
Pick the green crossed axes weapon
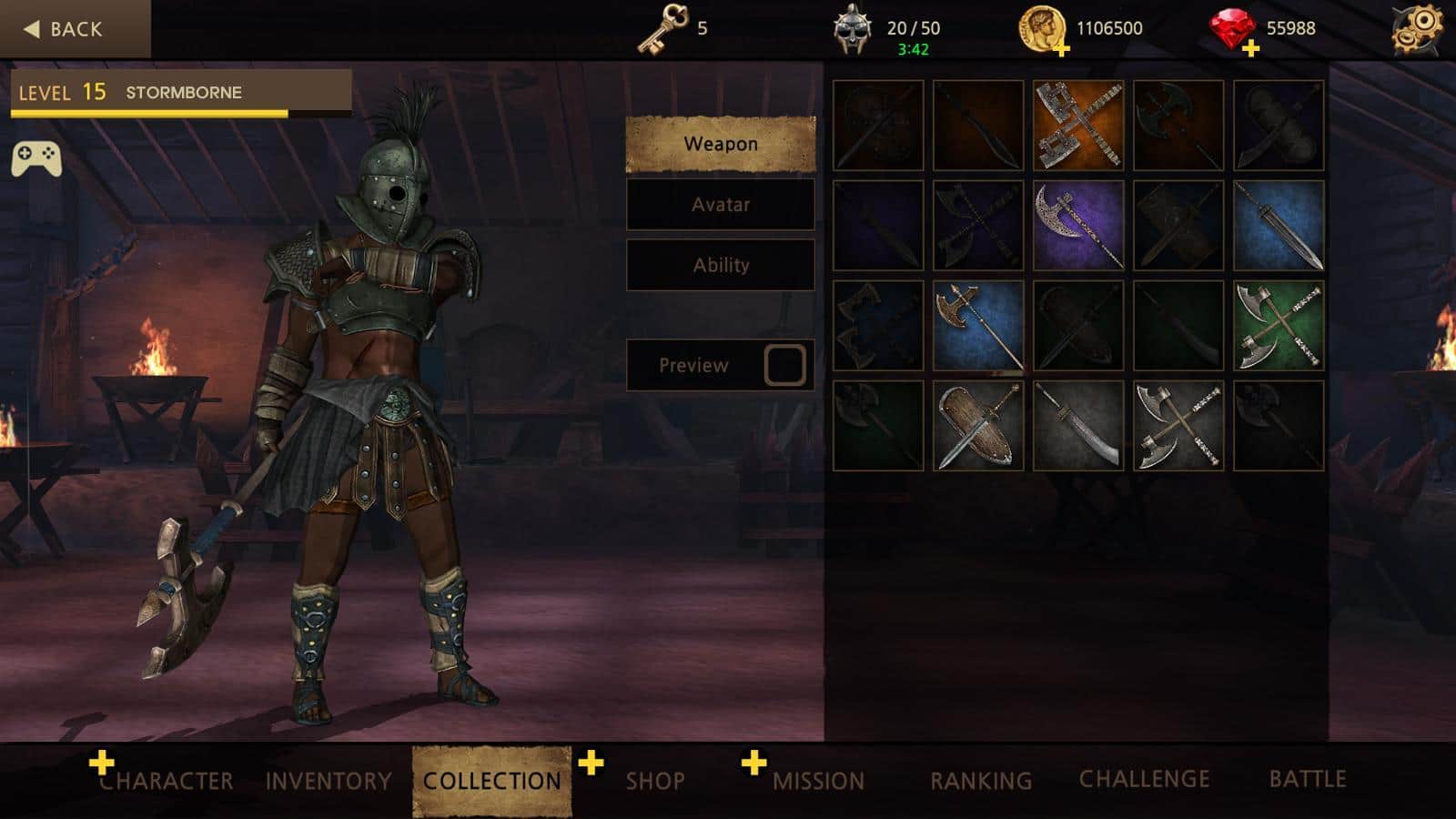coord(1279,326)
